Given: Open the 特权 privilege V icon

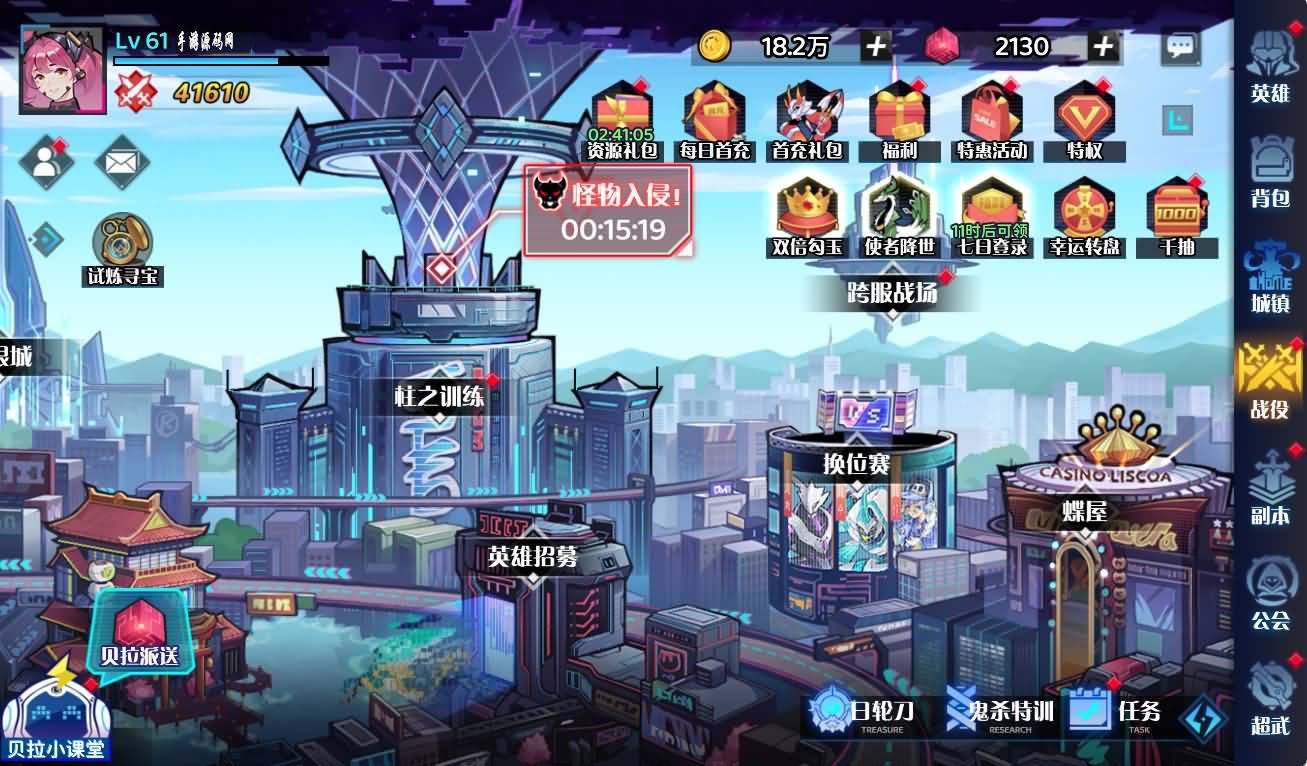Looking at the screenshot, I should (x=1084, y=112).
